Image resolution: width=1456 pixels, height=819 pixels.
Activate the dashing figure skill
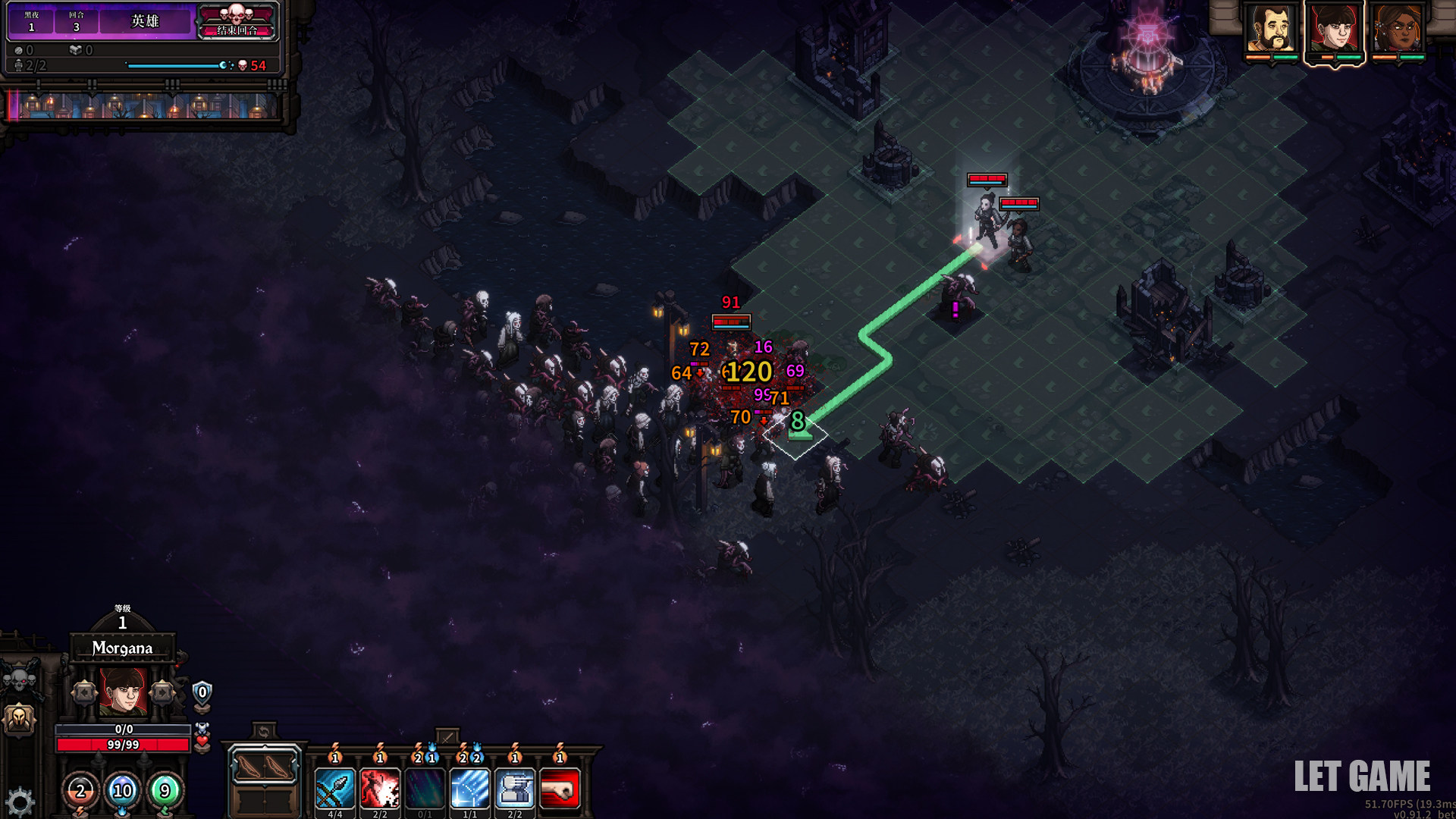(x=515, y=789)
